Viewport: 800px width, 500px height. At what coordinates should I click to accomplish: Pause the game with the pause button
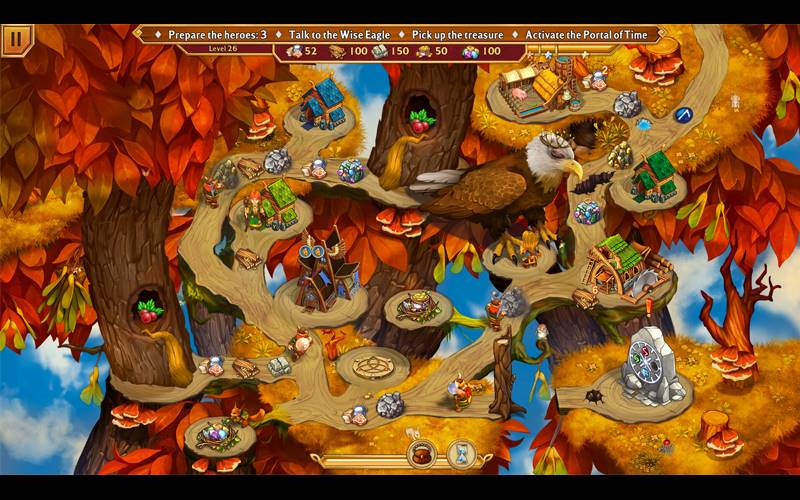pyautogui.click(x=17, y=39)
